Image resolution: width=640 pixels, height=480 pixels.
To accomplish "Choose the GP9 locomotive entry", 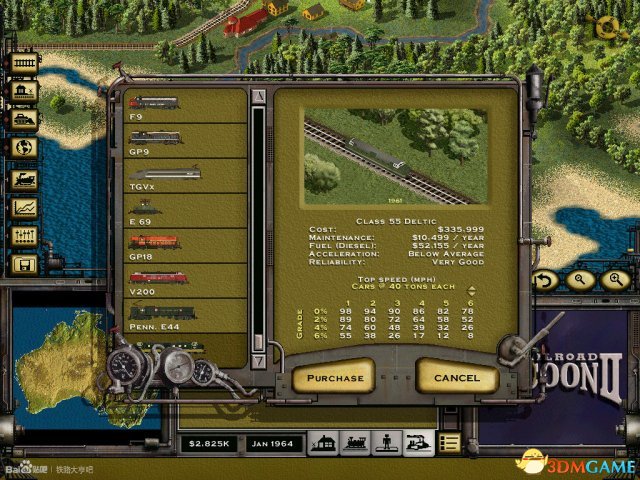I will [x=186, y=141].
